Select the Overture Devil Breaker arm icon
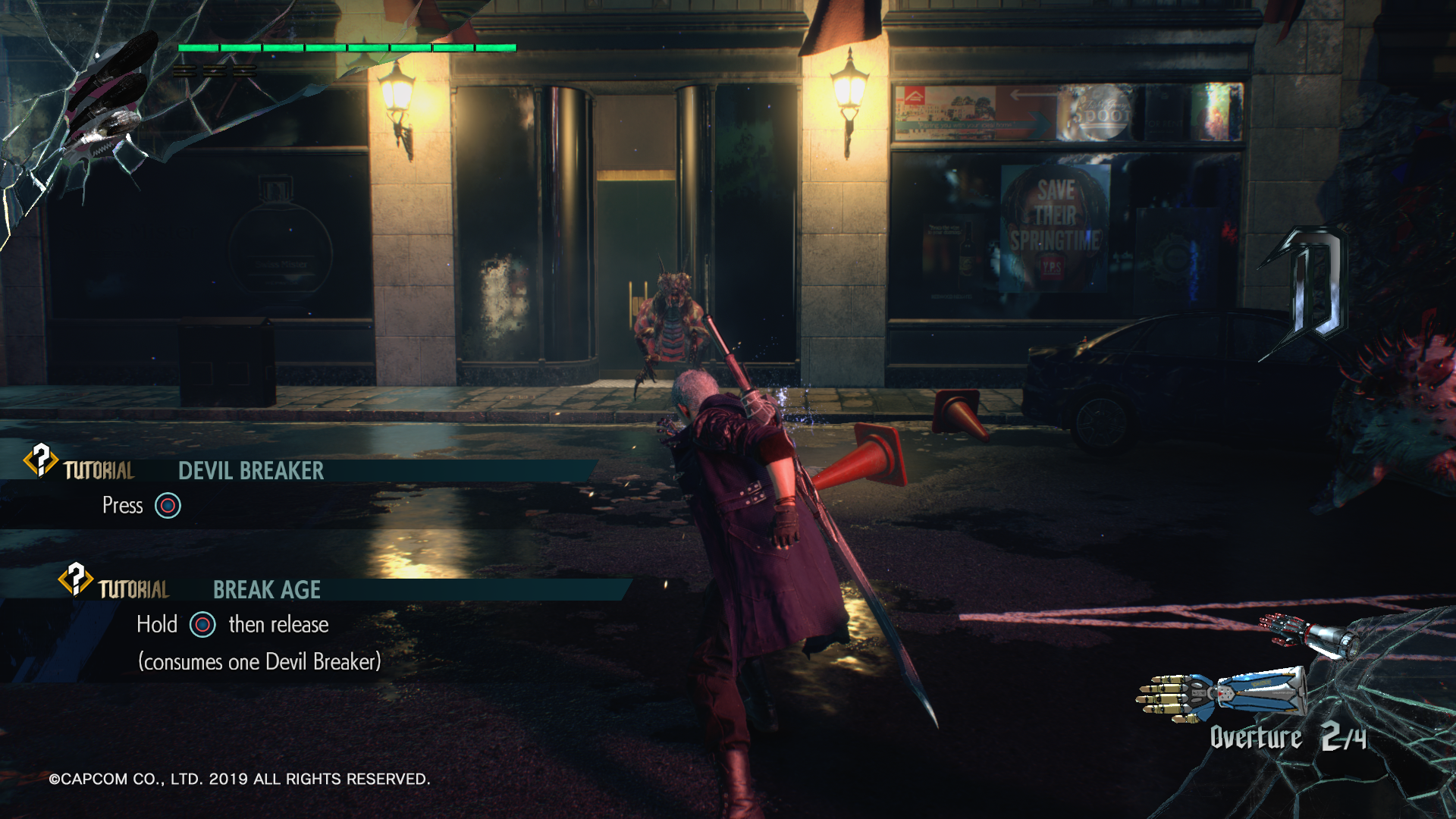 coord(1221,693)
